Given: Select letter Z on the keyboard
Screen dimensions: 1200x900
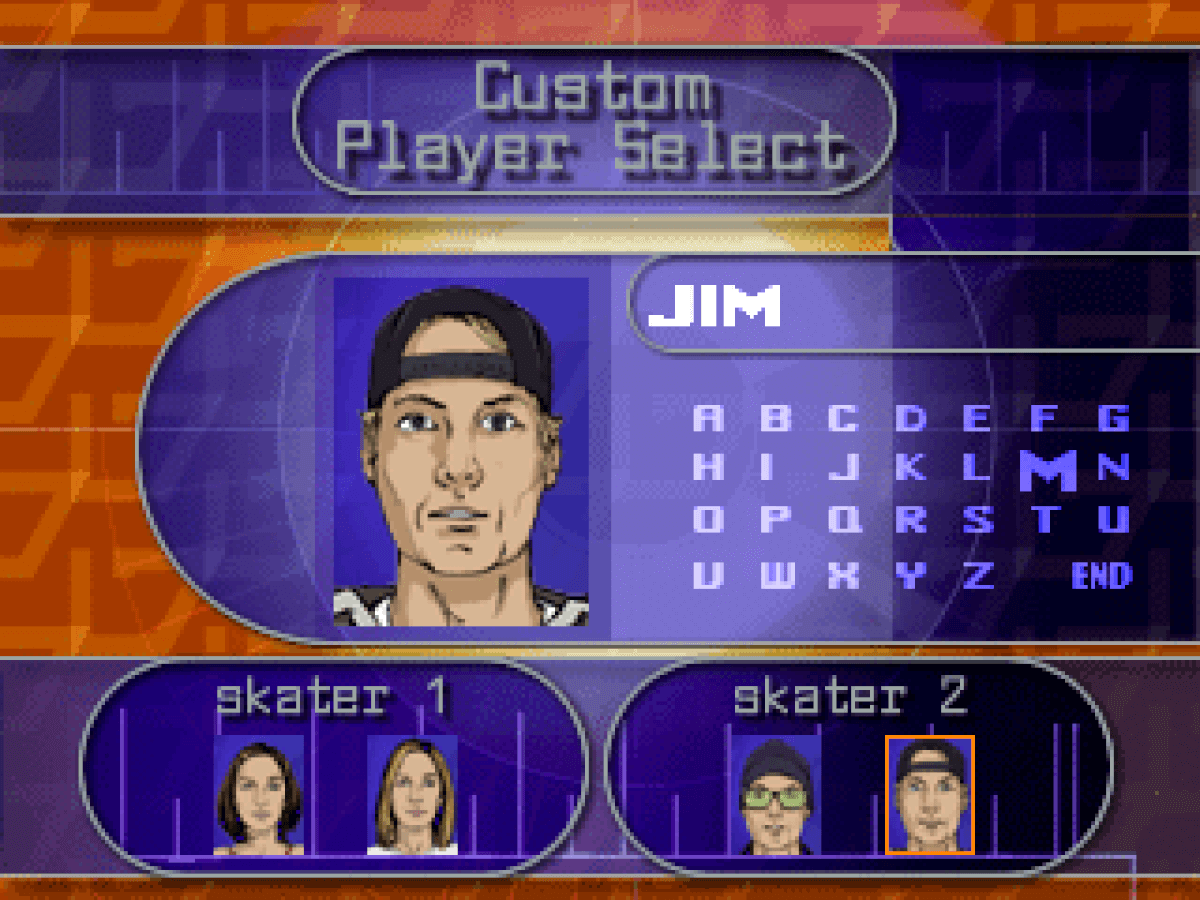Looking at the screenshot, I should (x=978, y=575).
